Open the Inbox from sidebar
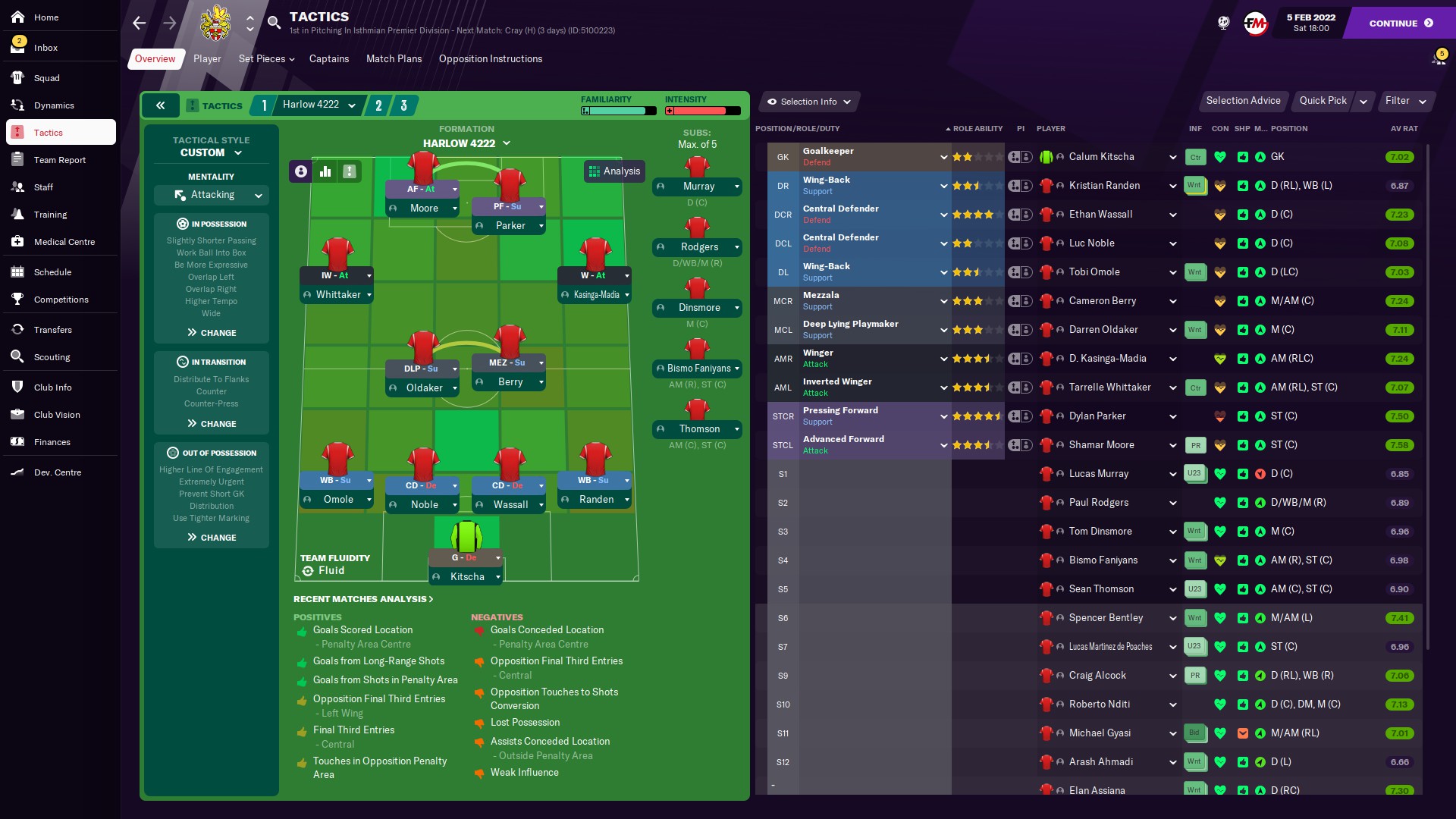This screenshot has width=1456, height=819. pyautogui.click(x=45, y=48)
